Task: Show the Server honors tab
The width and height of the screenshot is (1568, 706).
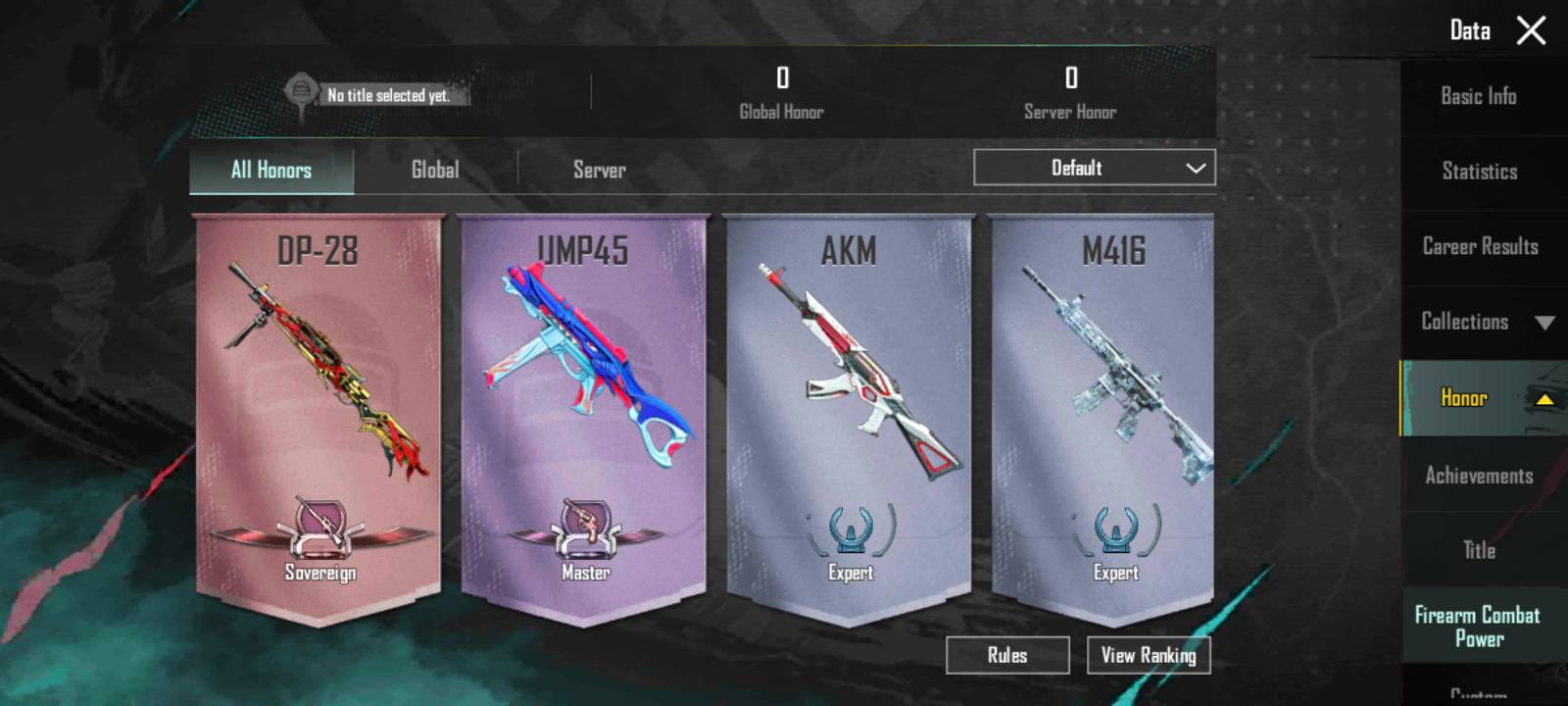Action: [x=599, y=170]
